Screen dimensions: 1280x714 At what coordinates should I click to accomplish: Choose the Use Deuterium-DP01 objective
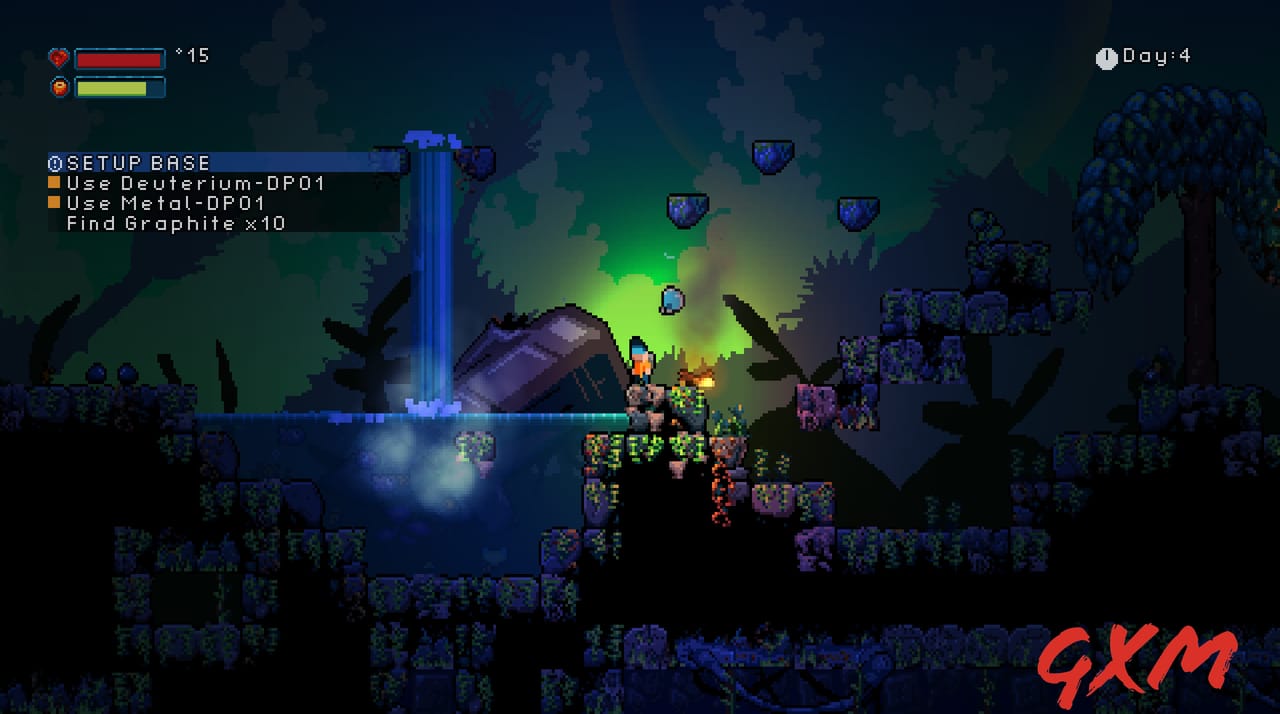point(195,184)
